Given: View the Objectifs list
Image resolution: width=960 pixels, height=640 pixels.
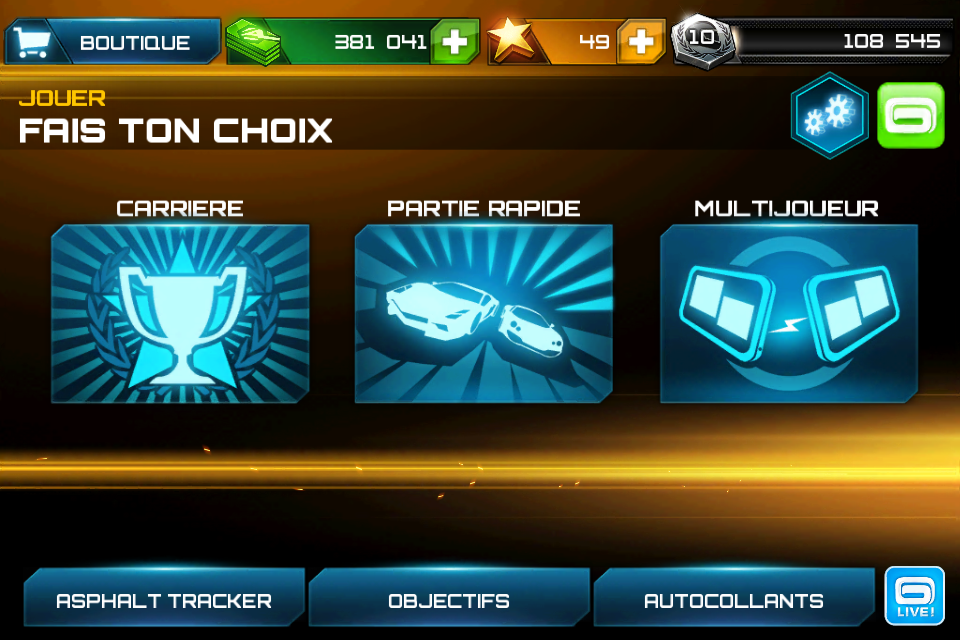Looking at the screenshot, I should click(449, 600).
